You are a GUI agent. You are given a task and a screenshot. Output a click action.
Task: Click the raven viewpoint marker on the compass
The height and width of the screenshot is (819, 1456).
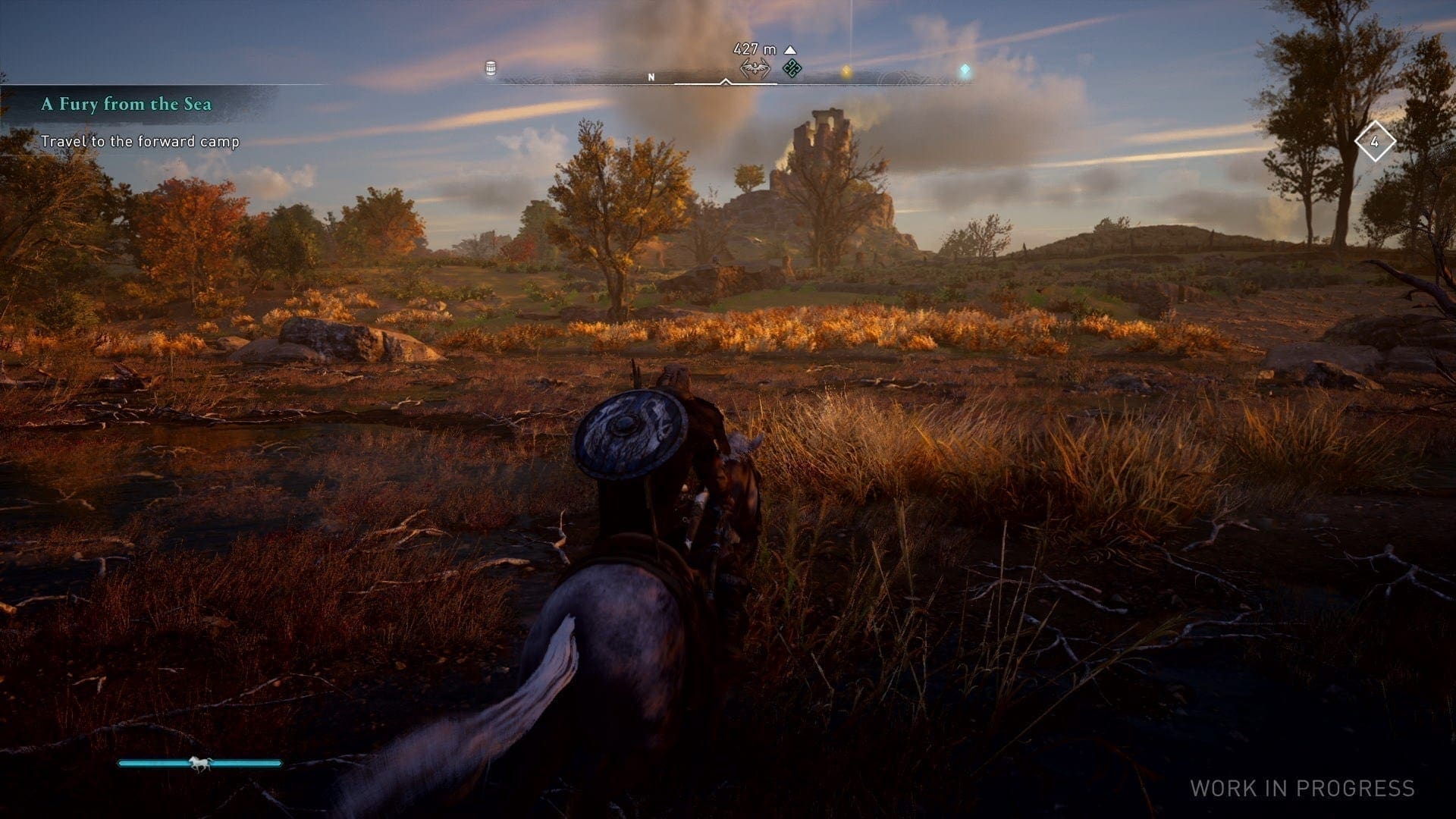[755, 70]
